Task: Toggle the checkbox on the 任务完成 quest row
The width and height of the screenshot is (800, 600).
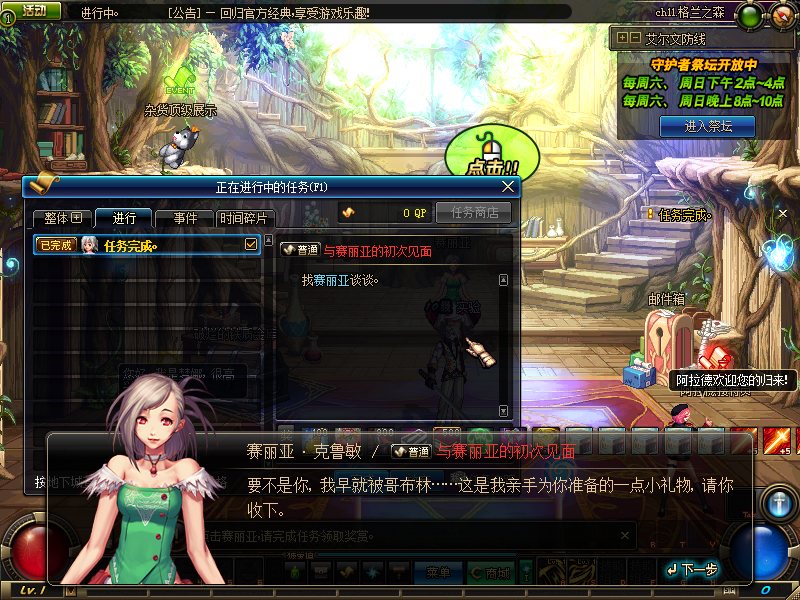Action: (251, 244)
